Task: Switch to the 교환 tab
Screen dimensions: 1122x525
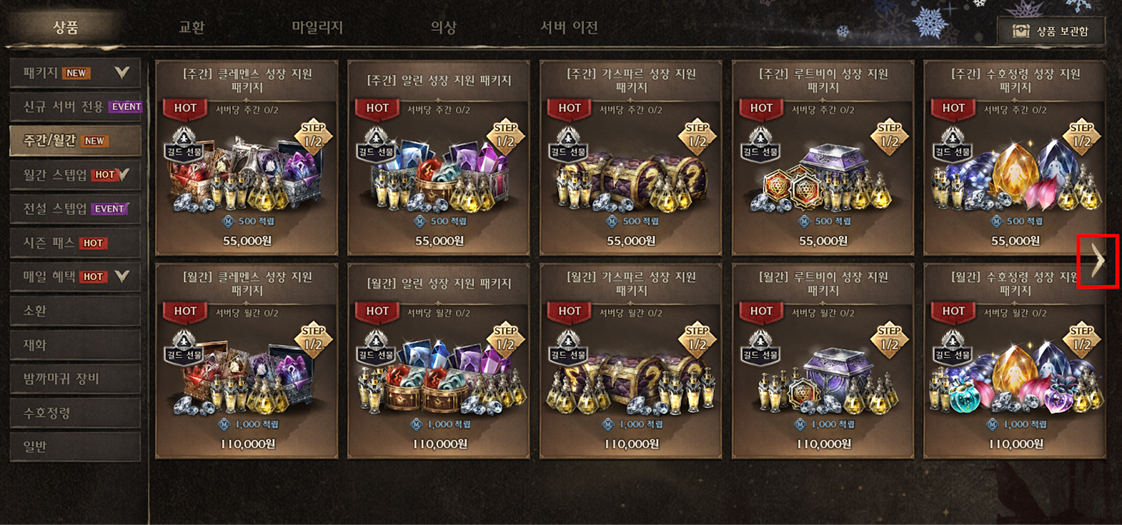Action: [191, 27]
